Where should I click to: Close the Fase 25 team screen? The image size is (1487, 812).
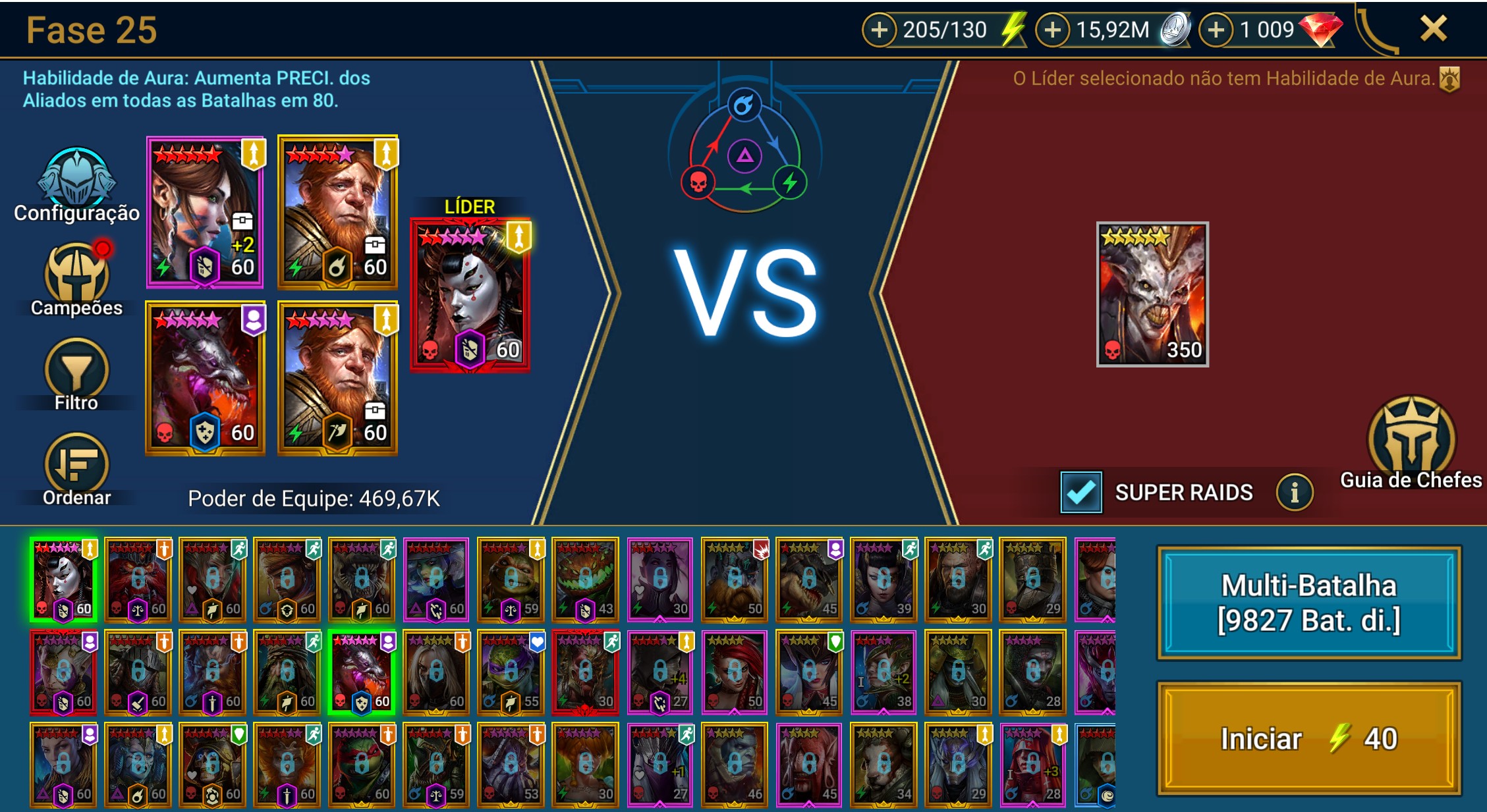[x=1433, y=29]
